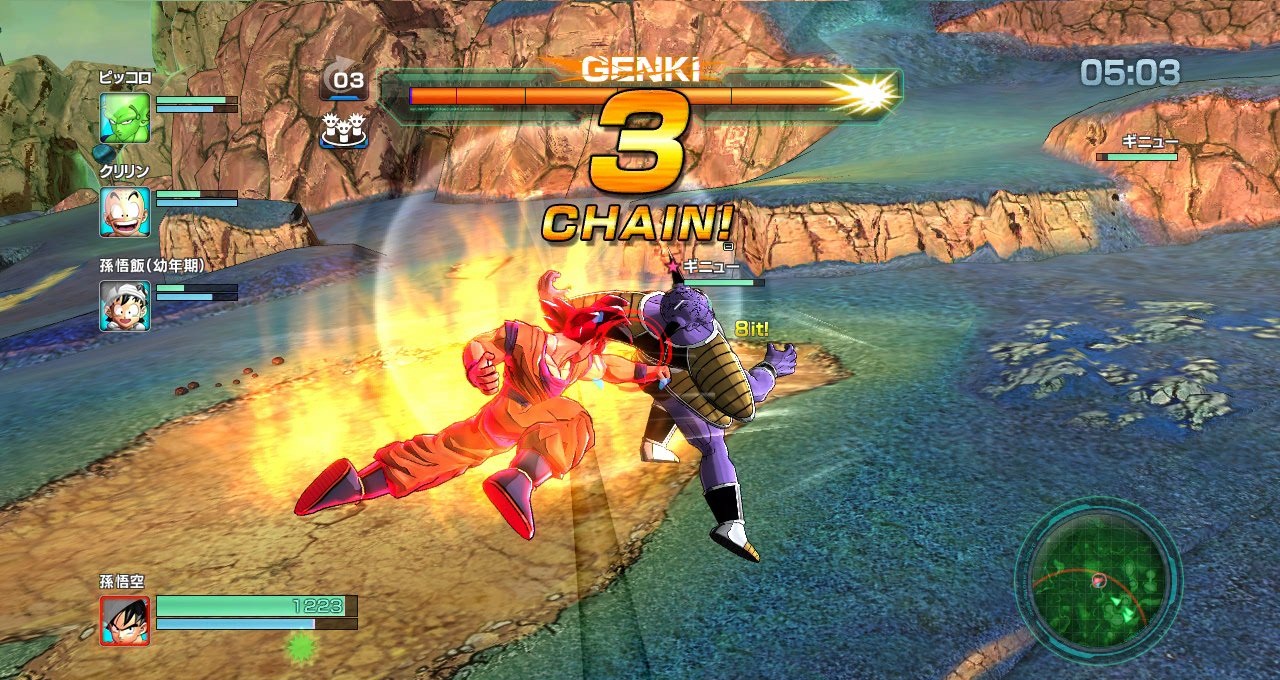
Task: Pick kid Gohan's portrait icon
Action: 125,306
